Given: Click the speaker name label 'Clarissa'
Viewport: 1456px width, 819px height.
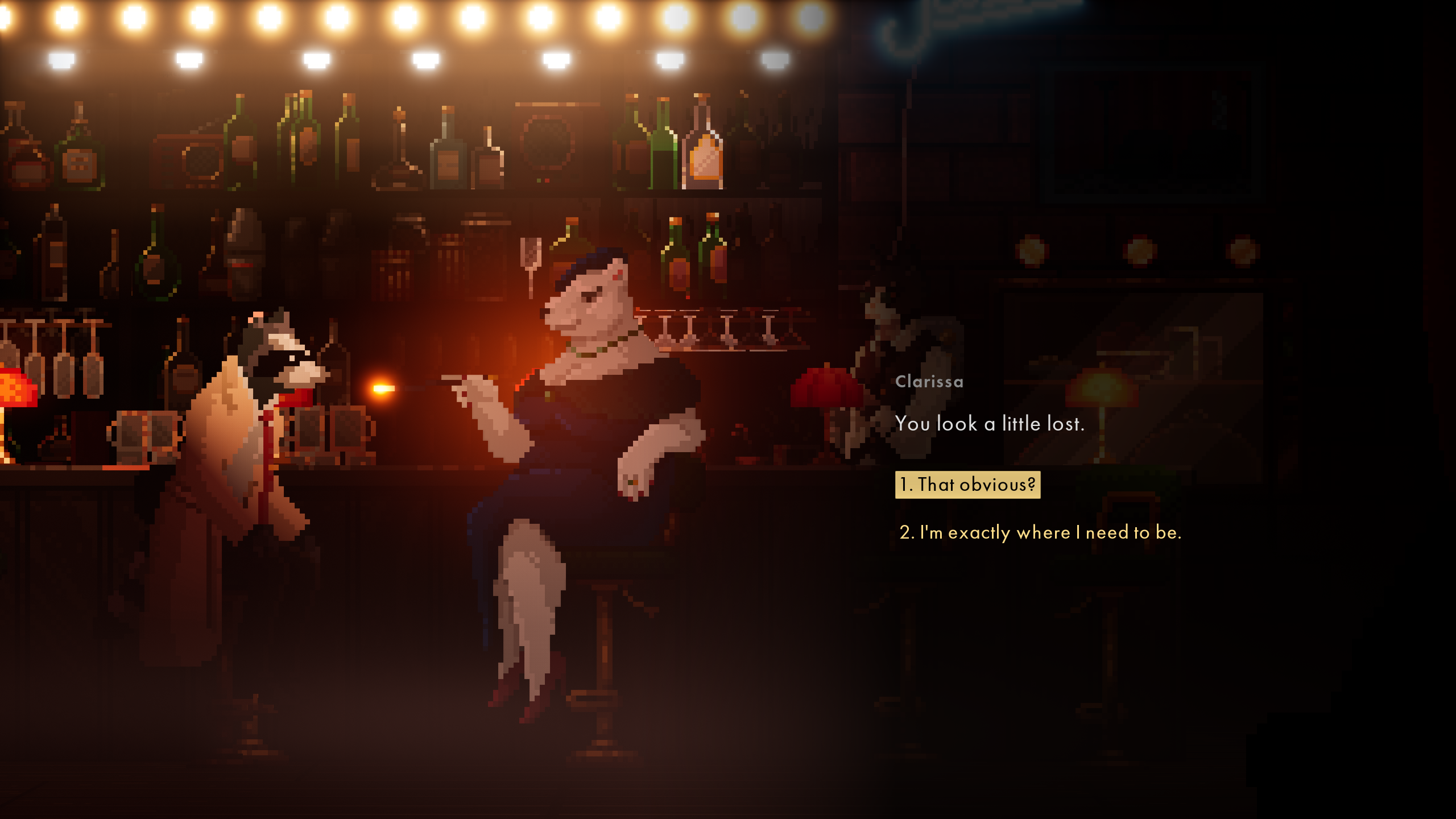Looking at the screenshot, I should pos(929,382).
